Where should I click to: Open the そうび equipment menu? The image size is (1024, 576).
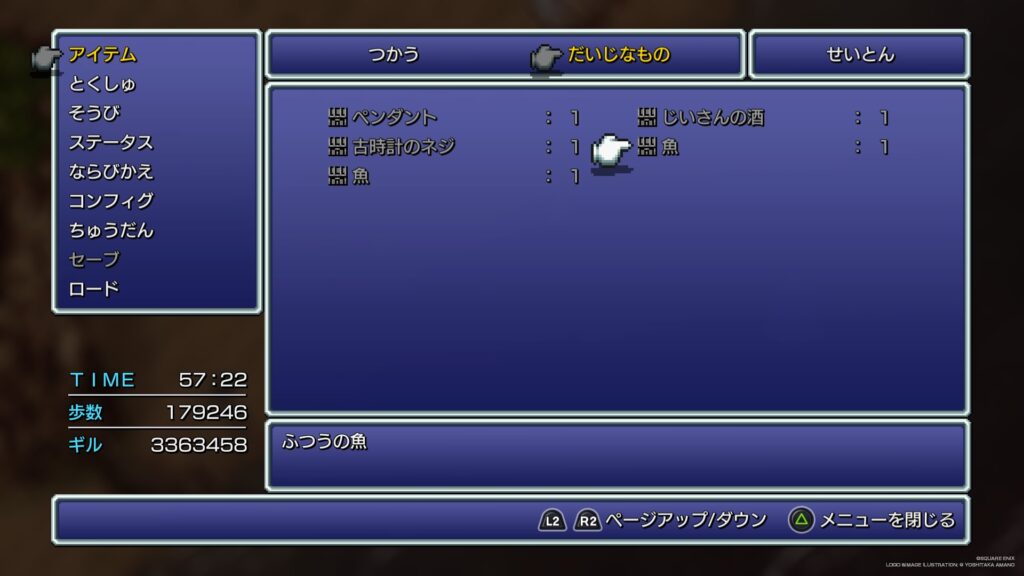point(94,113)
